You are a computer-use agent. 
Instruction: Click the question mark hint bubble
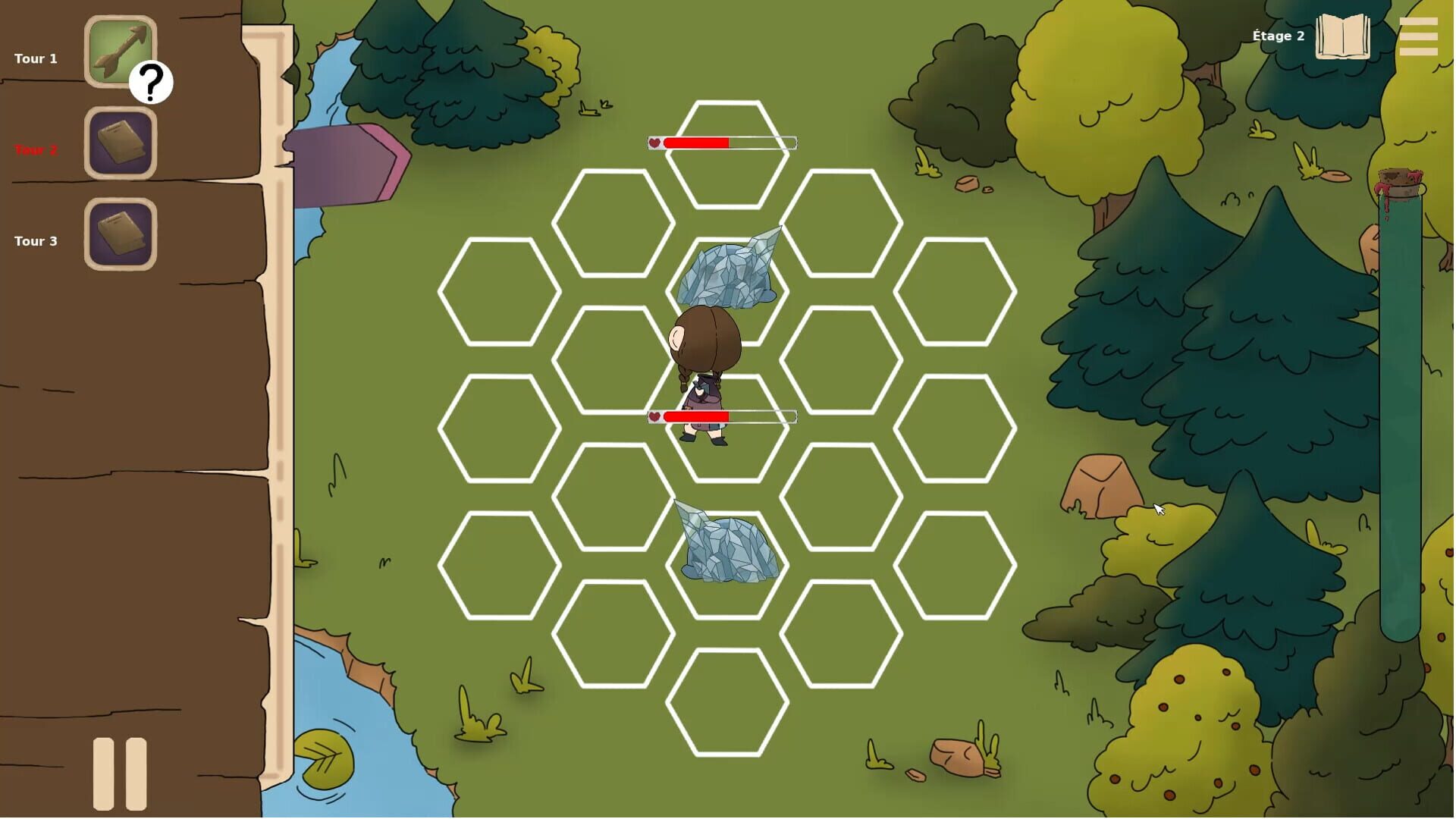tap(152, 83)
